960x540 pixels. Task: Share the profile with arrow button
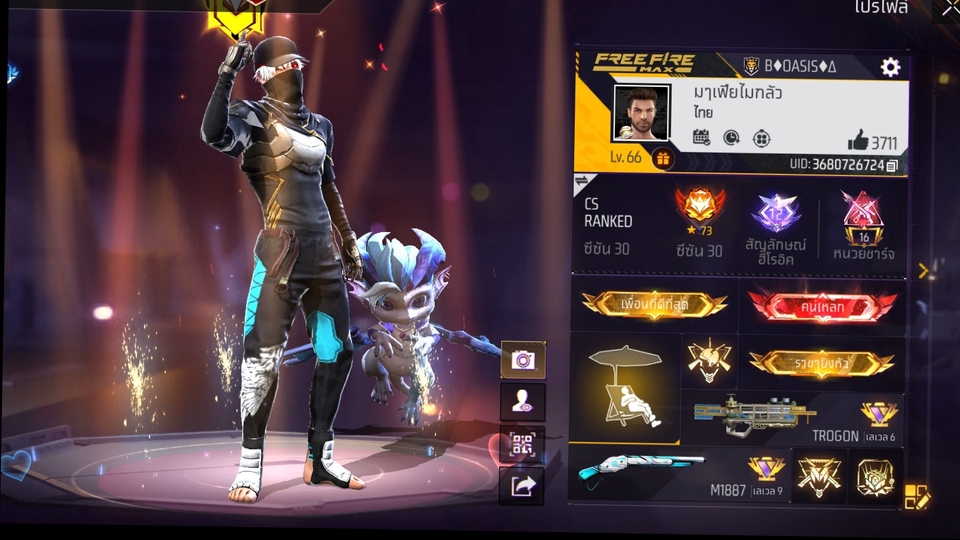[x=522, y=486]
